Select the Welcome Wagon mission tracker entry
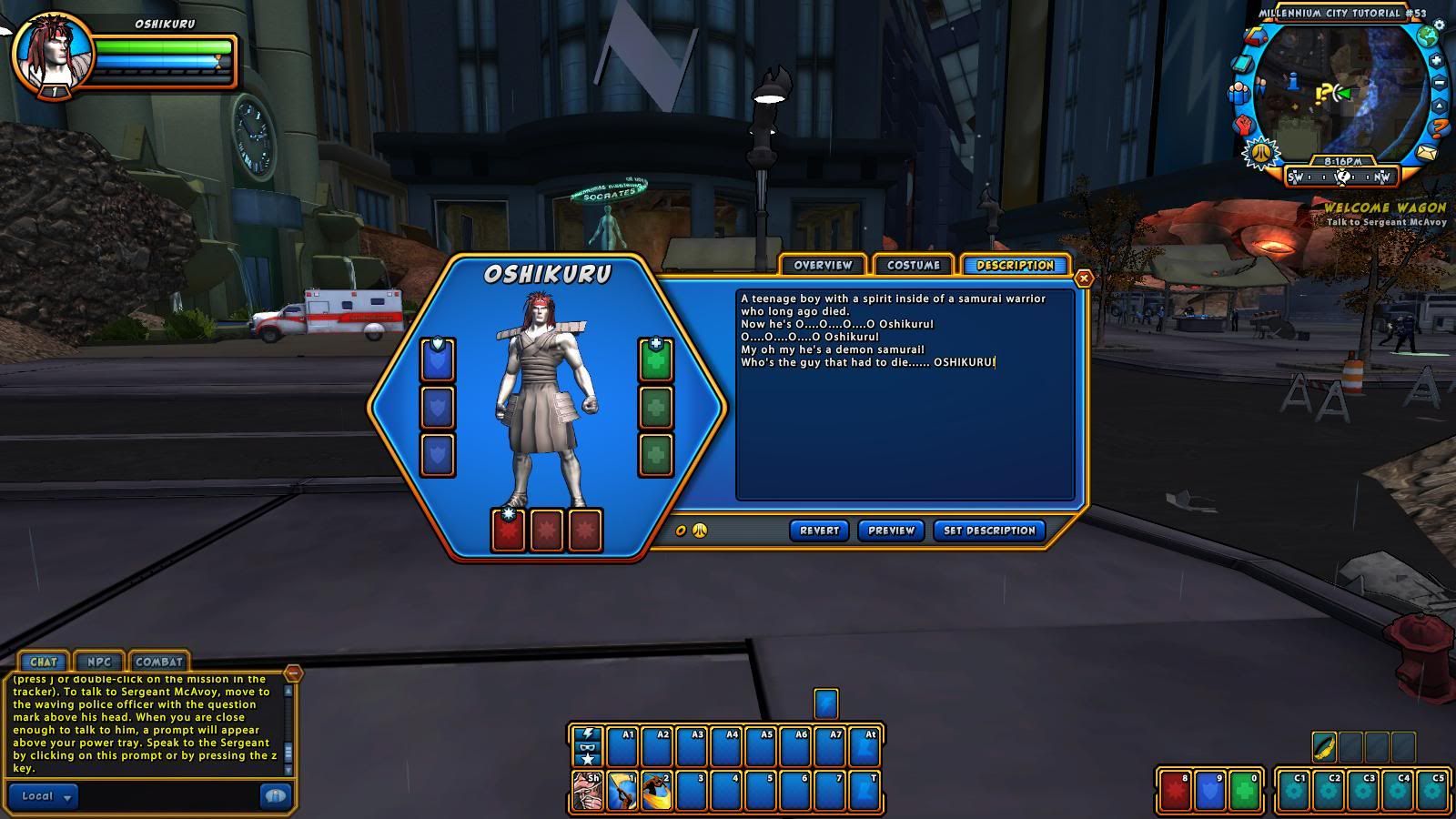This screenshot has width=1456, height=819. click(x=1384, y=208)
